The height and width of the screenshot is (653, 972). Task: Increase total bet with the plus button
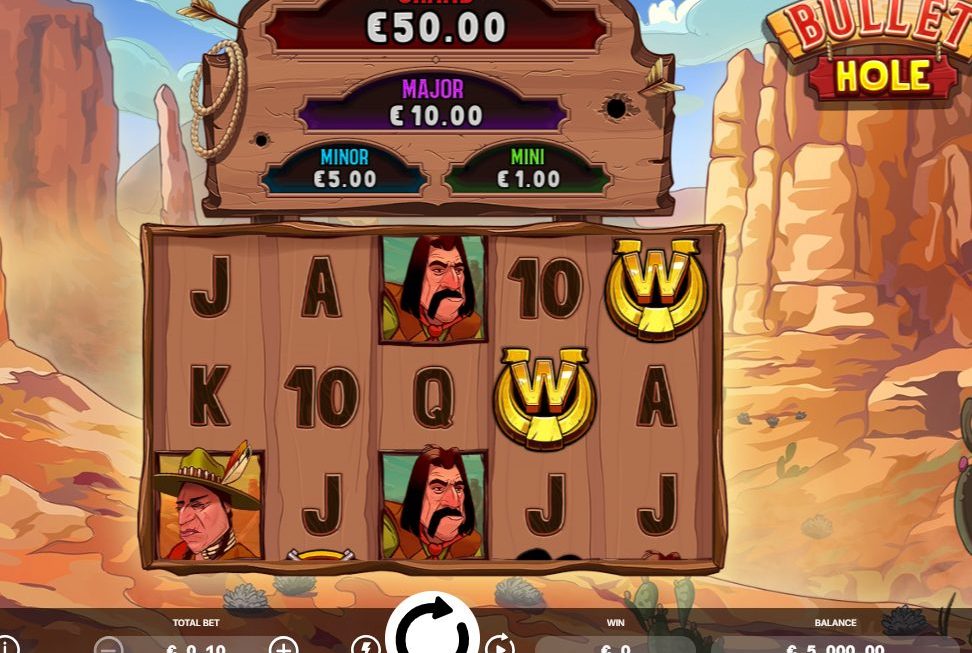tap(284, 646)
